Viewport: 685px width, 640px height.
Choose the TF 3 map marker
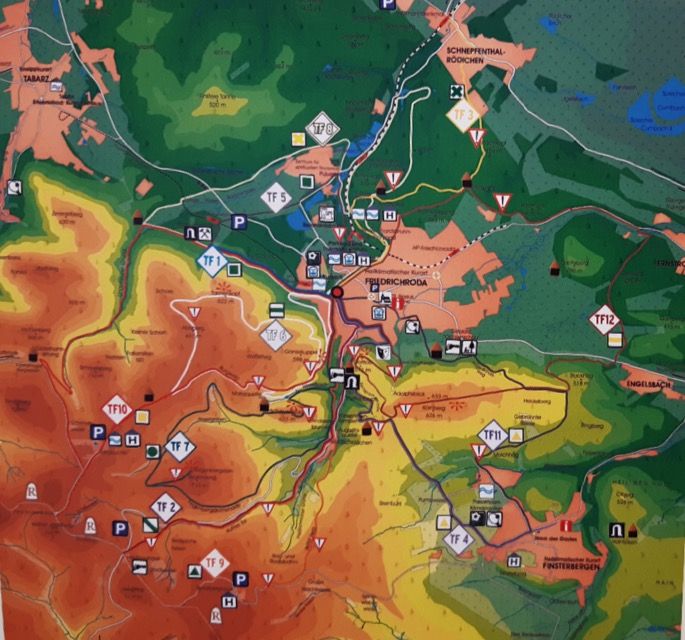[x=462, y=114]
